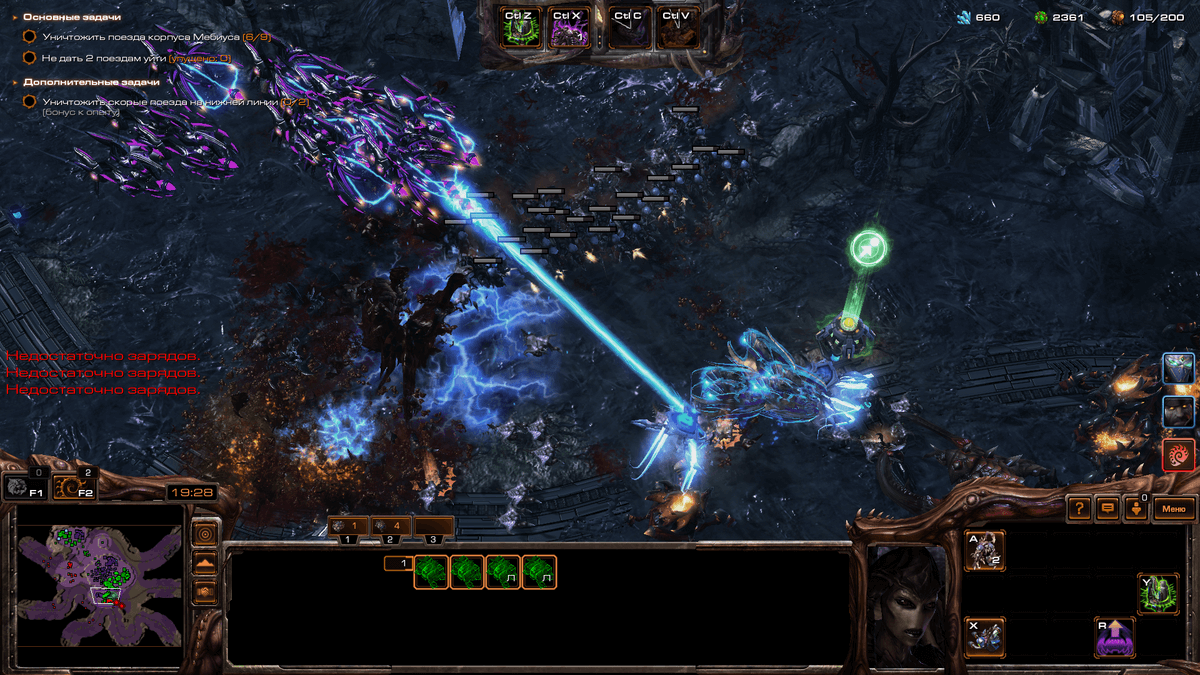The image size is (1200, 675).
Task: Click the F1 idle worker button
Action: [x=25, y=487]
